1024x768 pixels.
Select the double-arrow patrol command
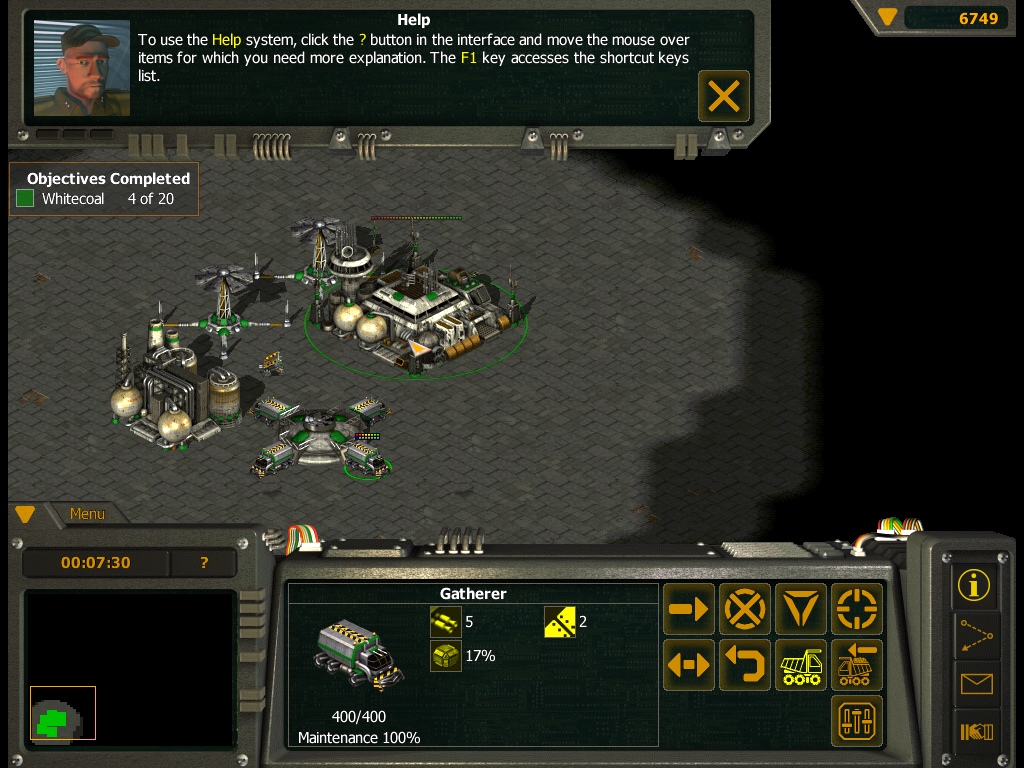coord(689,665)
